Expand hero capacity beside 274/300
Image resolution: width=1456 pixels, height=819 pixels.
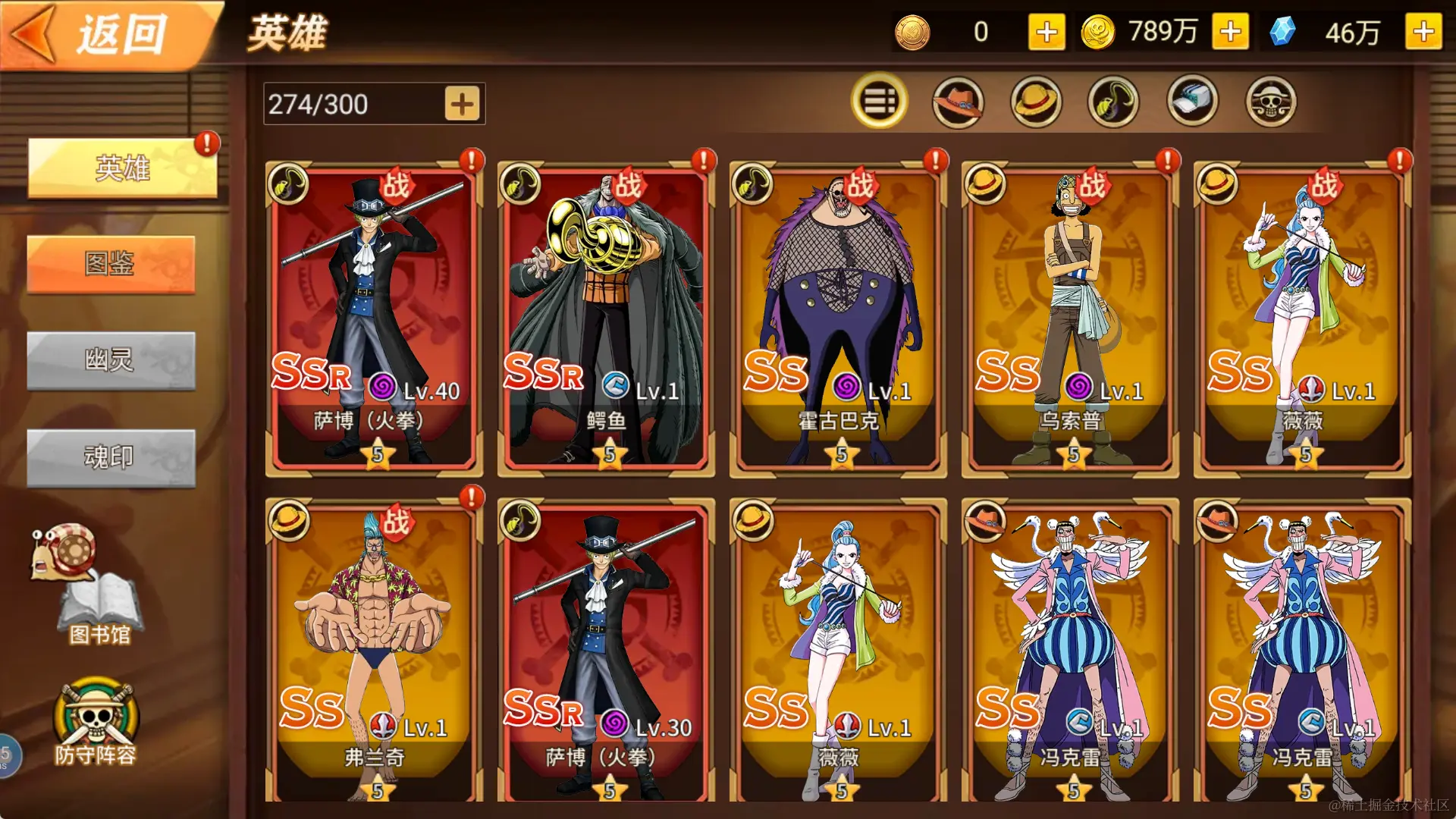point(462,104)
